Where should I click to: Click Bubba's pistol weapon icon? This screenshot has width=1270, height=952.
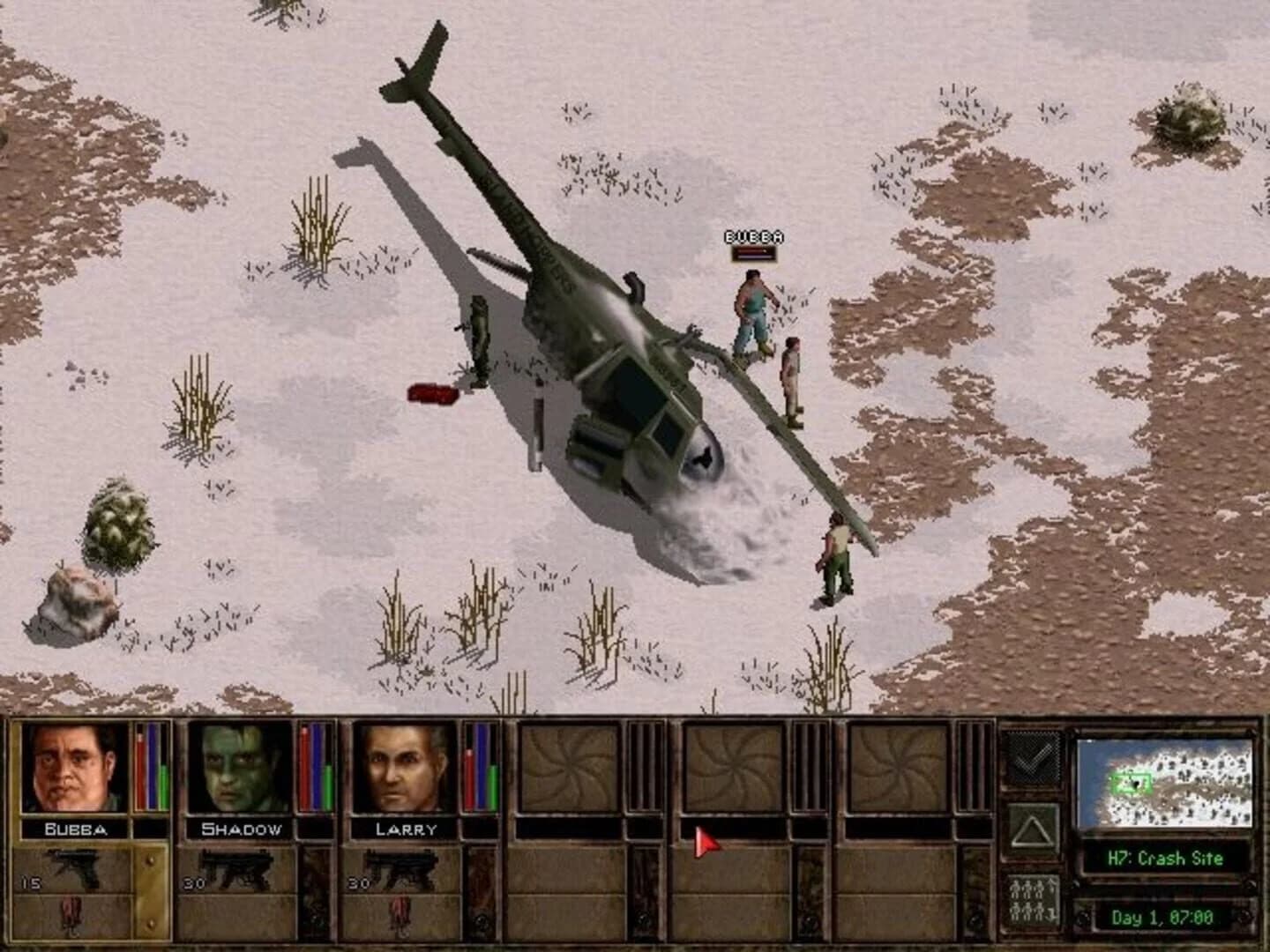[75, 868]
